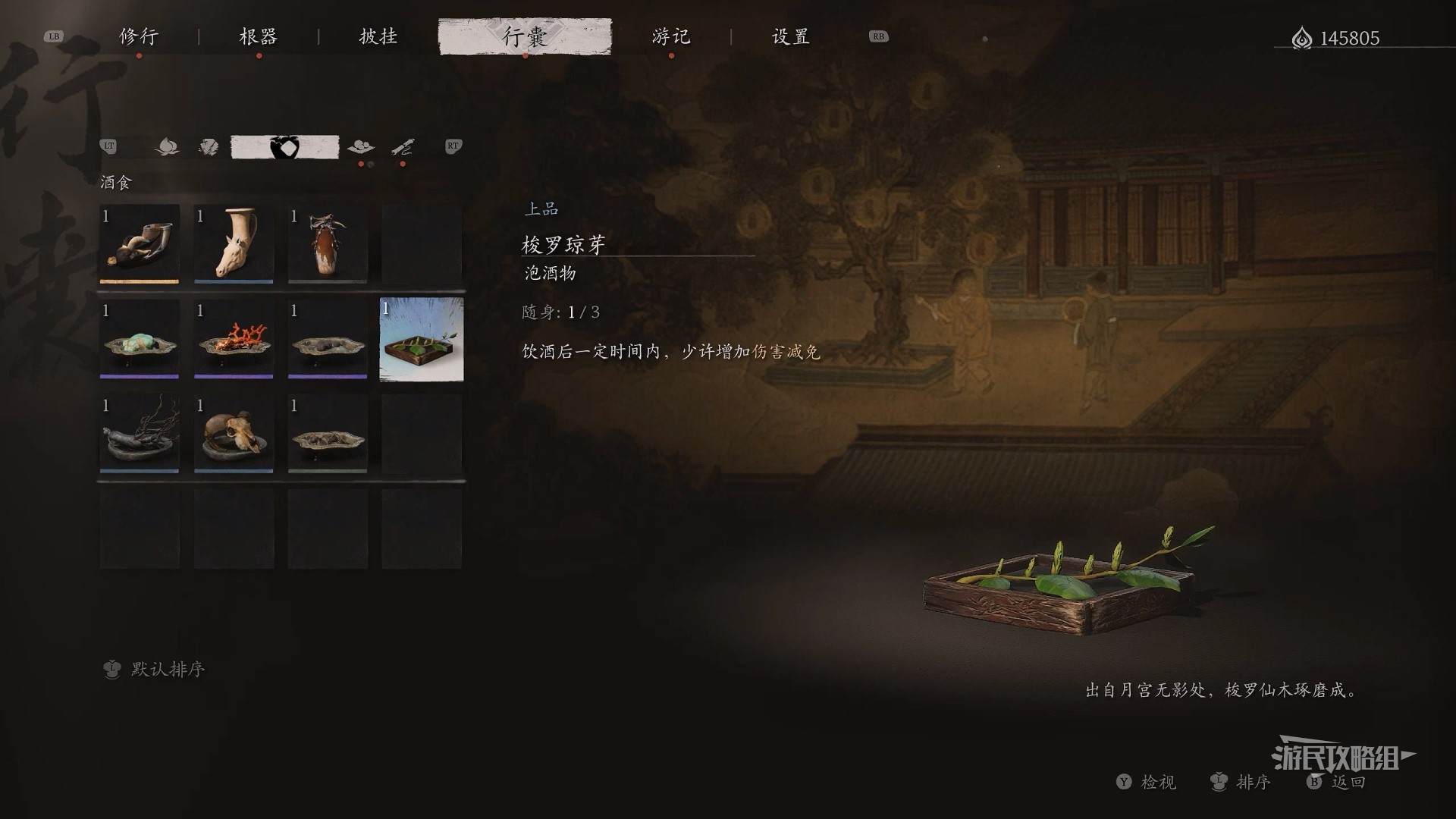The image size is (1456, 819).
Task: Open the 游记 journal tab
Action: 671,36
